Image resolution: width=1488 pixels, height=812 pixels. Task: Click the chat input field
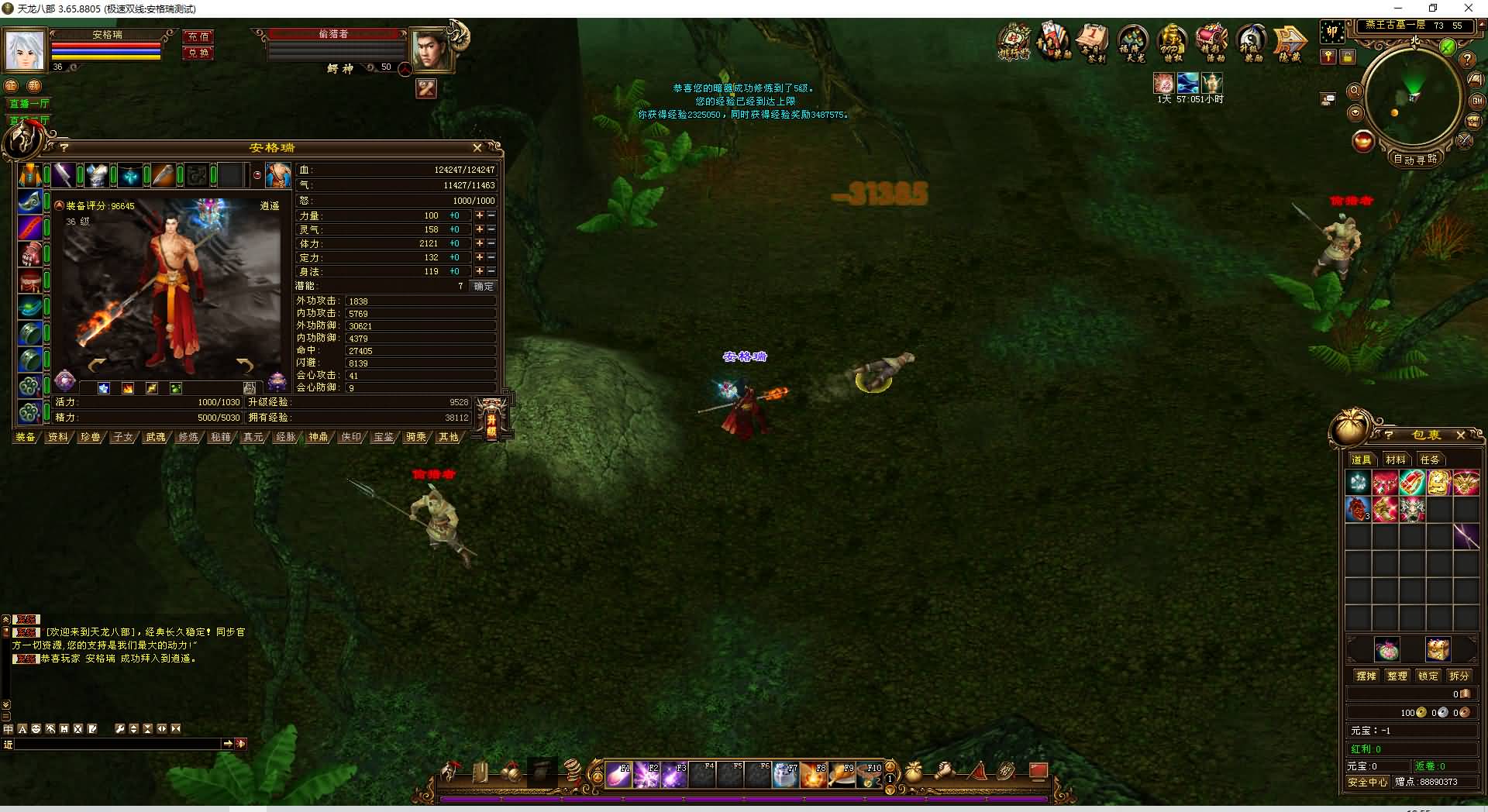pos(118,744)
